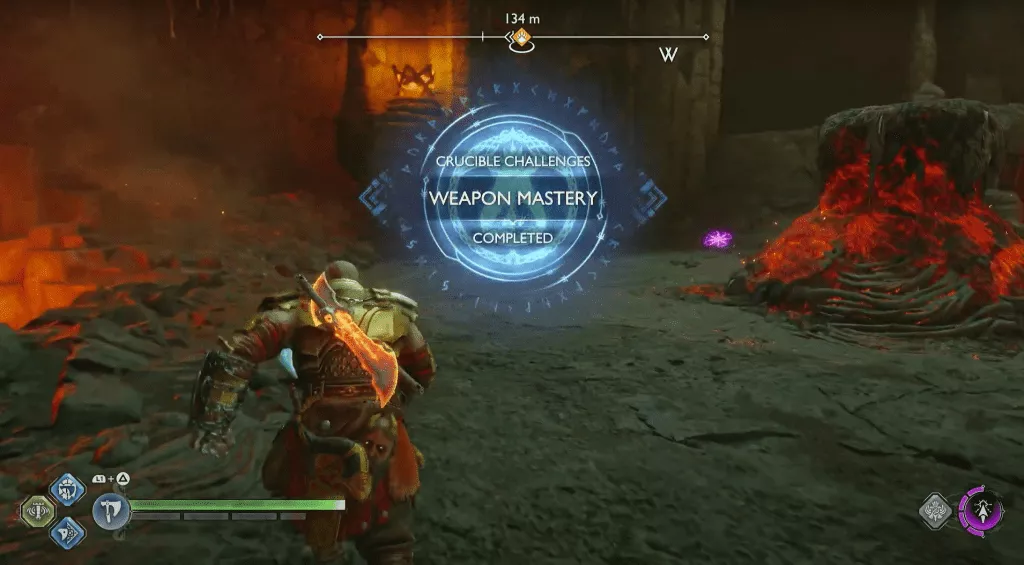The width and height of the screenshot is (1024, 565).
Task: Activate the upper blue runic attack icon
Action: 66,489
